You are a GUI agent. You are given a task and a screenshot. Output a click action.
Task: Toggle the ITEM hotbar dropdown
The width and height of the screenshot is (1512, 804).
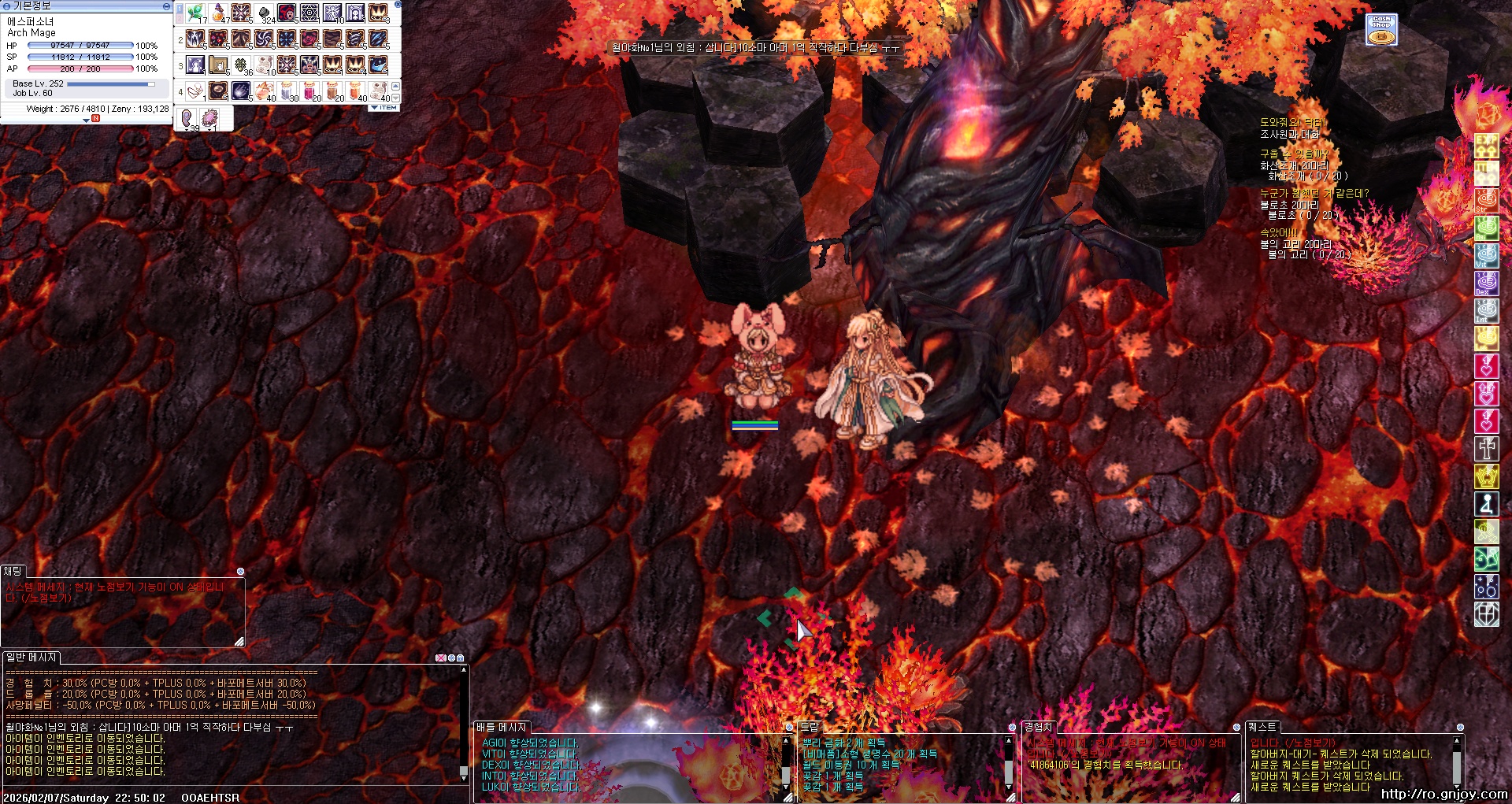tap(384, 108)
